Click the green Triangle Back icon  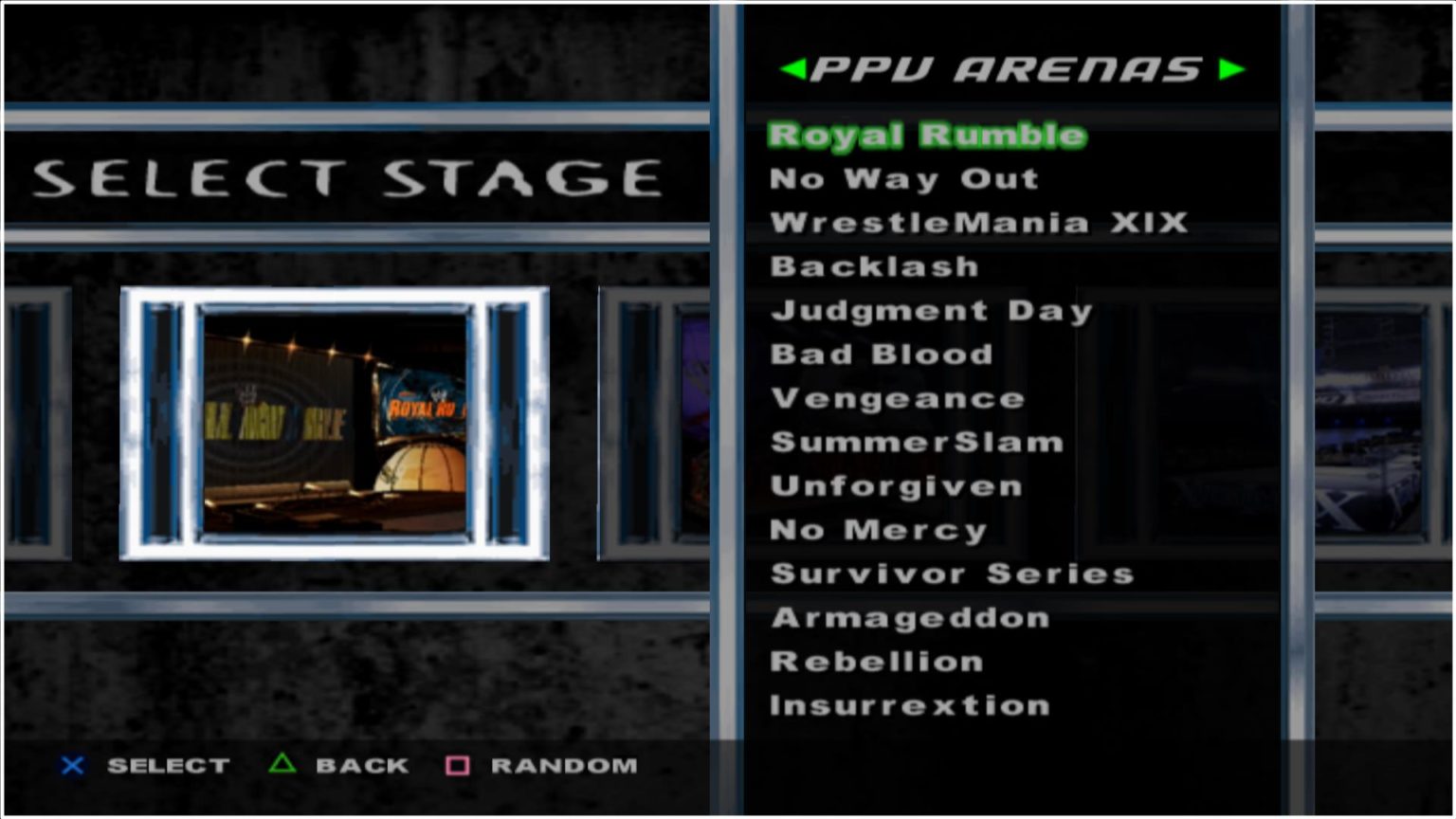[x=281, y=766]
